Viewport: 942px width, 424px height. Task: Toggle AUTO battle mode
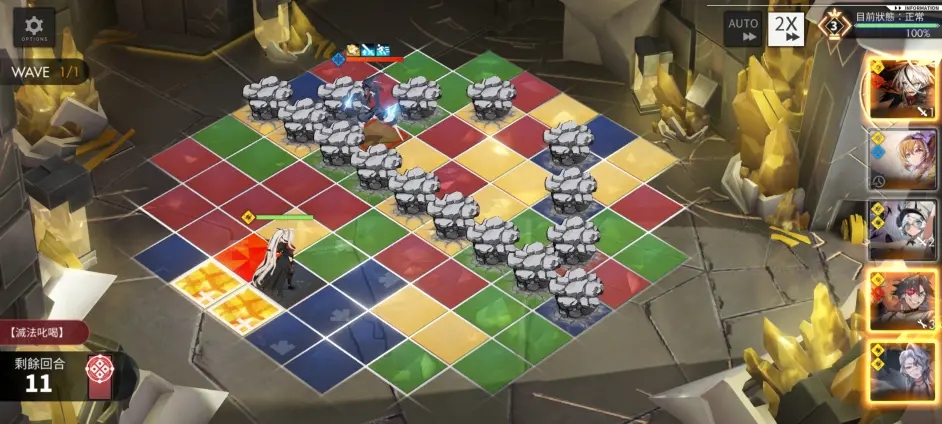[742, 28]
